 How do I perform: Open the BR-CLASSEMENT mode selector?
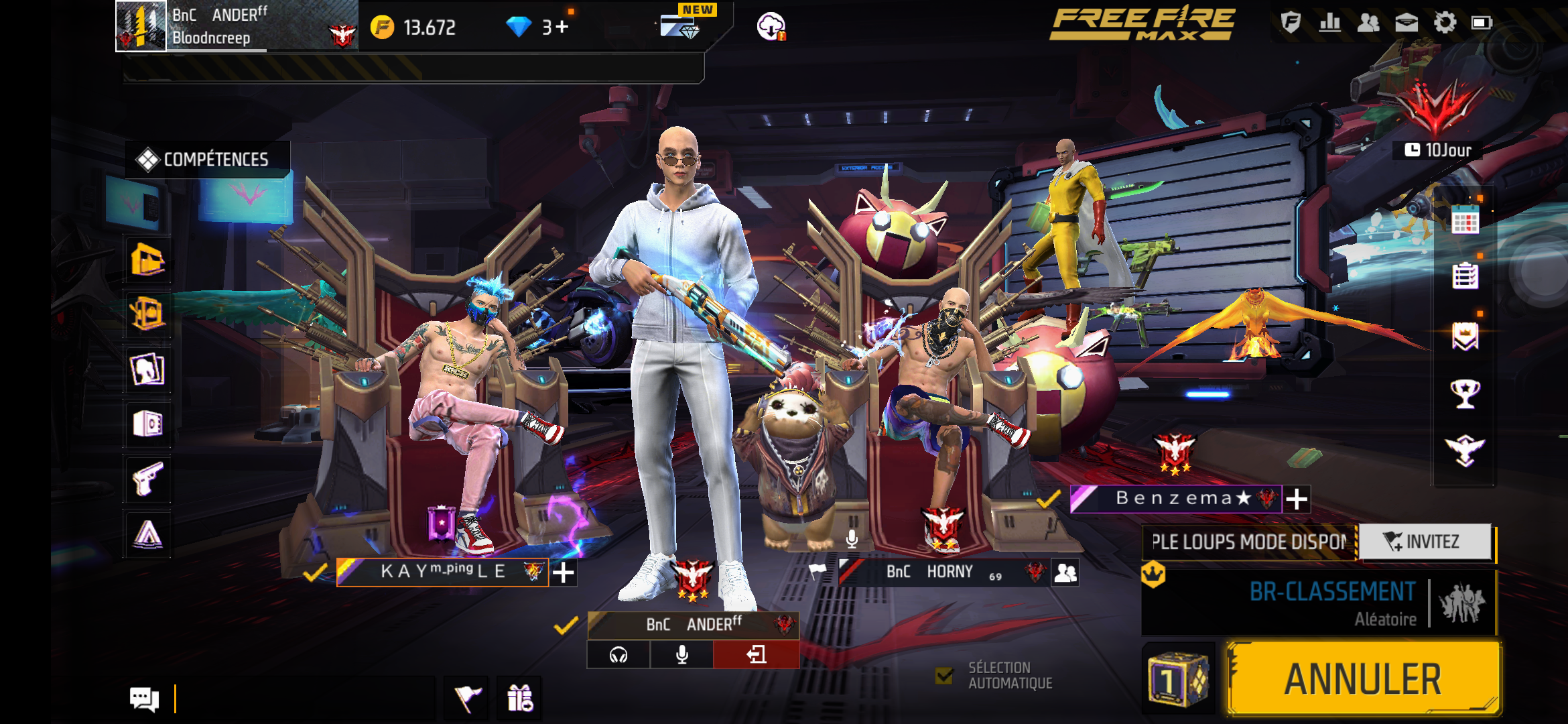click(1319, 602)
